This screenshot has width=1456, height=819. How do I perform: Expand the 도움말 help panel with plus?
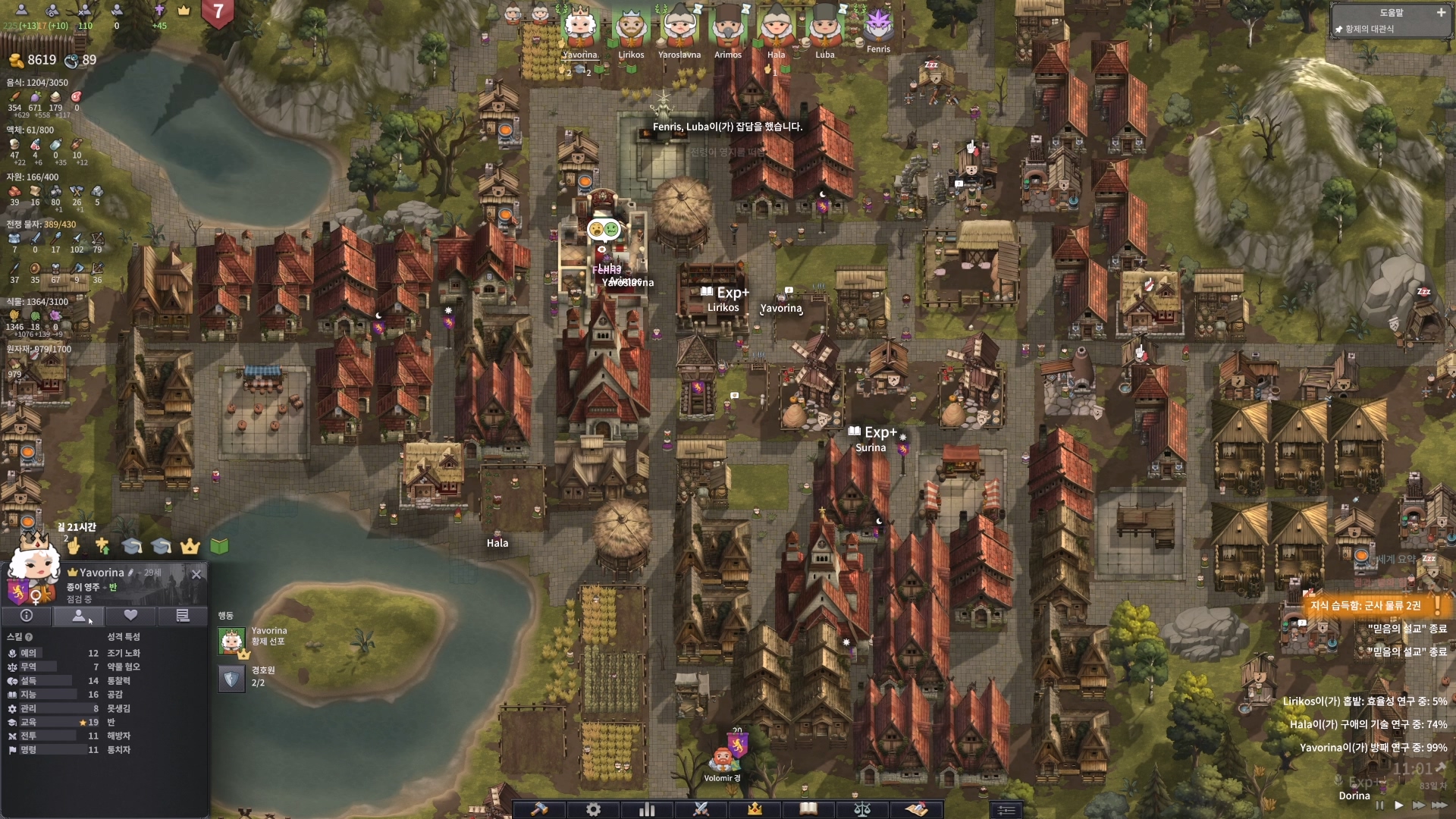(1441, 12)
